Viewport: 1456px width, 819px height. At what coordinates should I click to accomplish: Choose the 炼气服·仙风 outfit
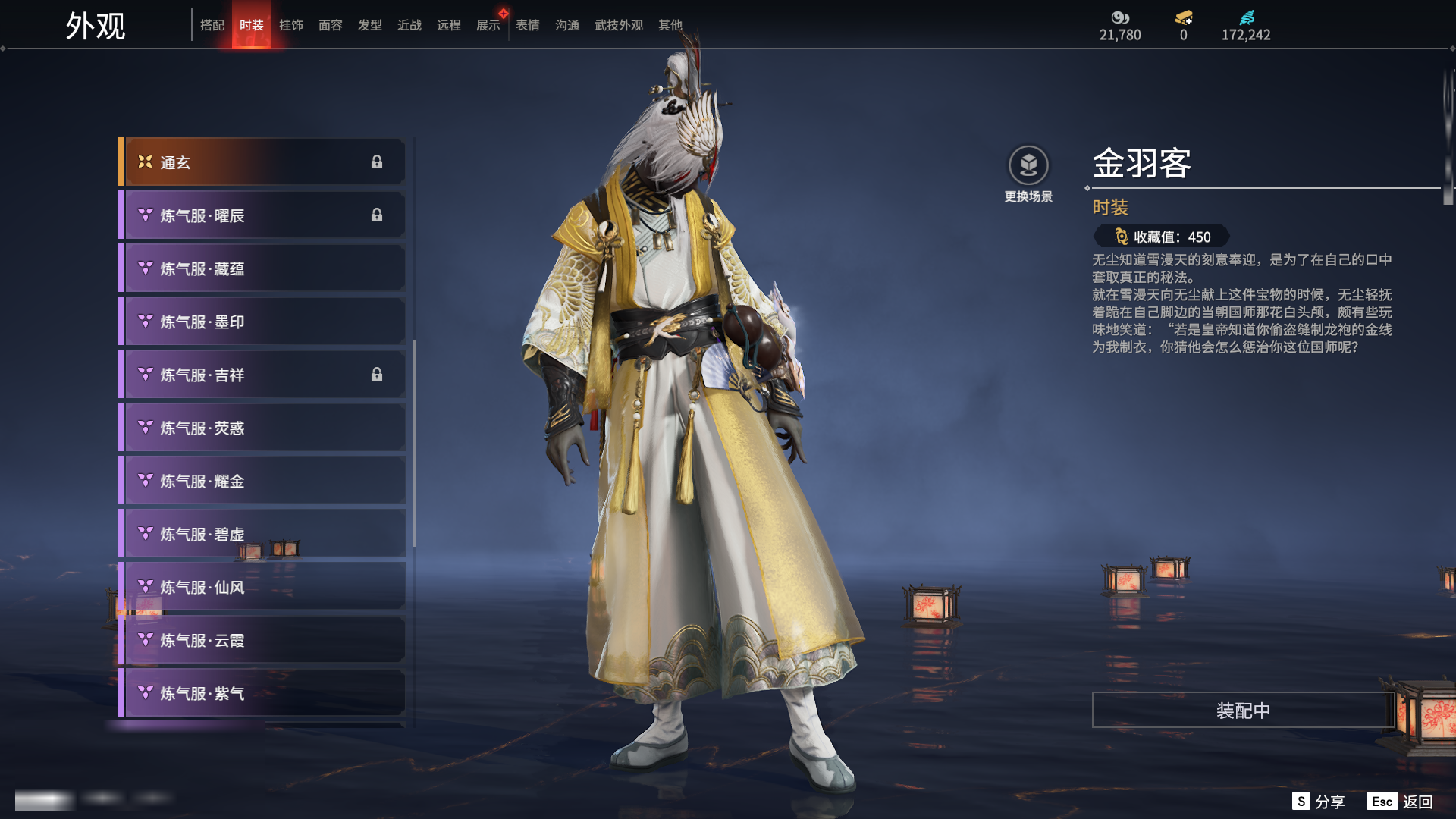[x=262, y=587]
